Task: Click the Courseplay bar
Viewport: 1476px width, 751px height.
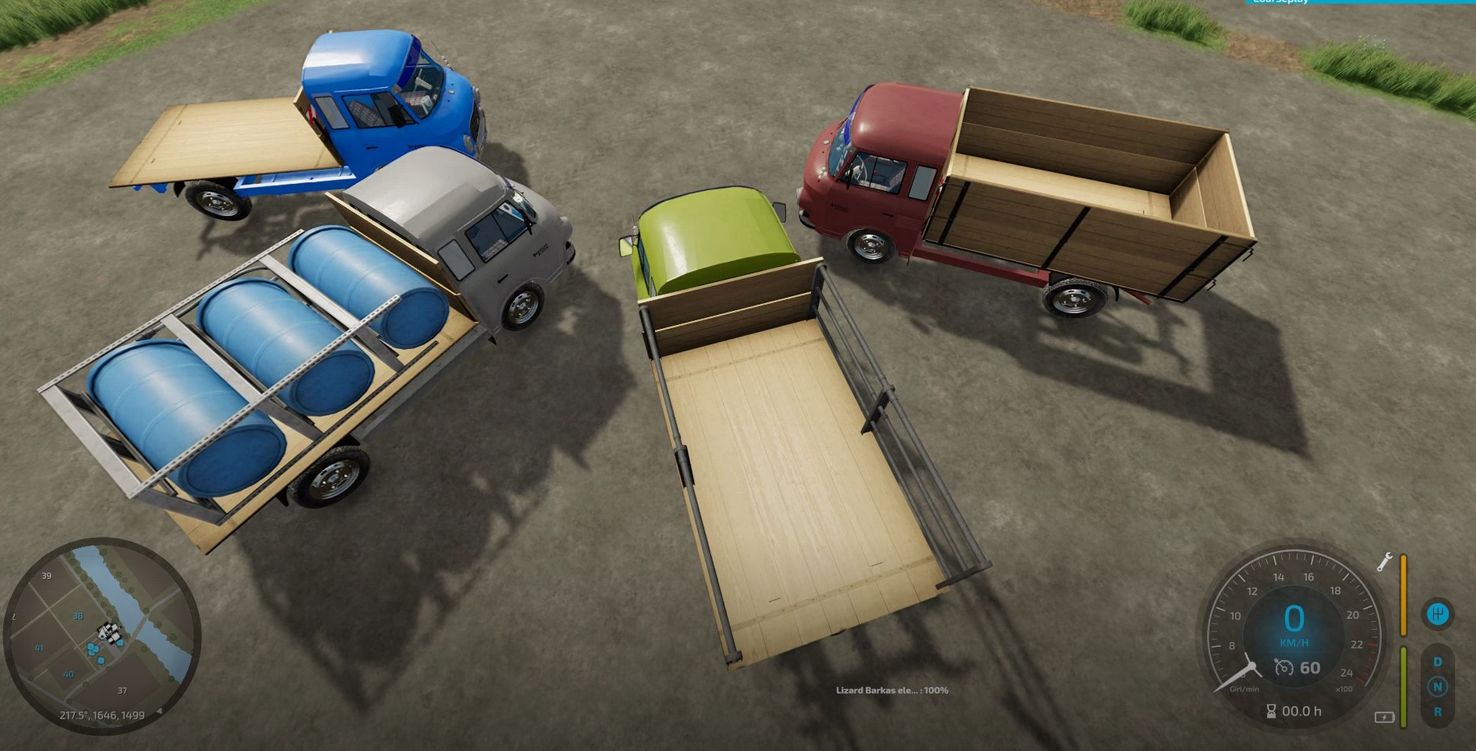Action: click(x=1360, y=3)
